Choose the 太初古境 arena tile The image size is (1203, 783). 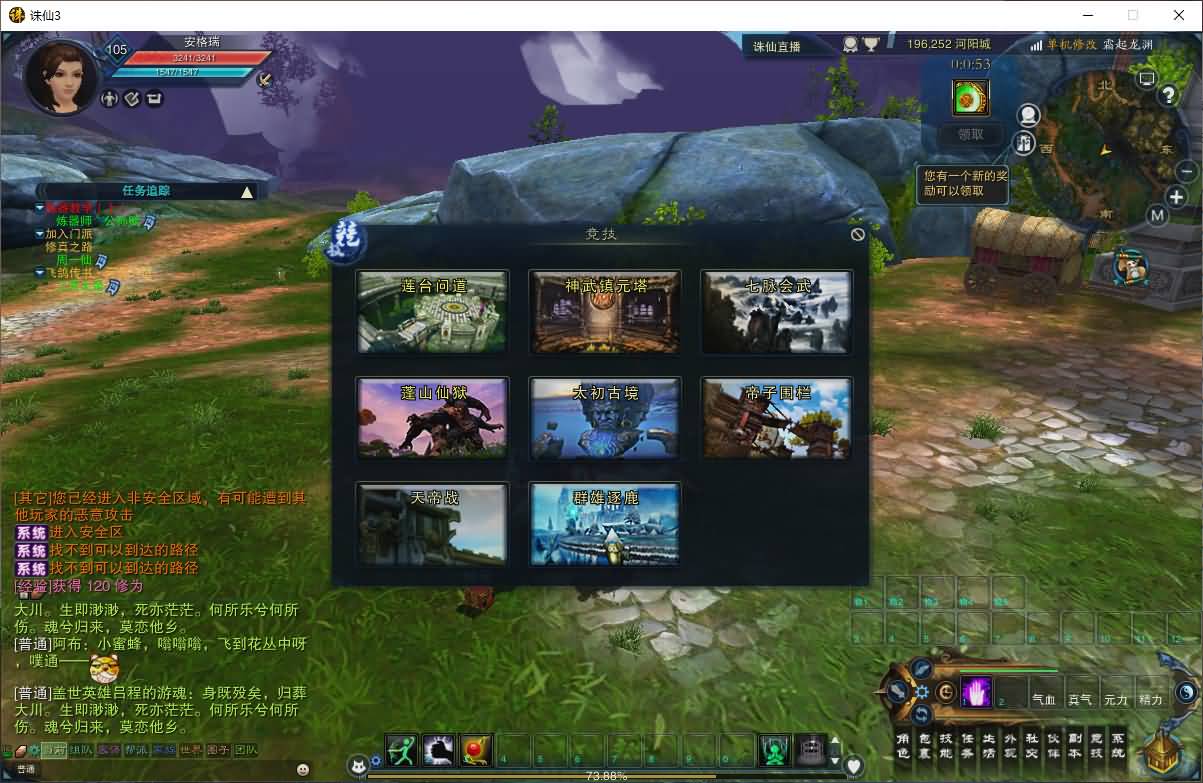pos(605,418)
